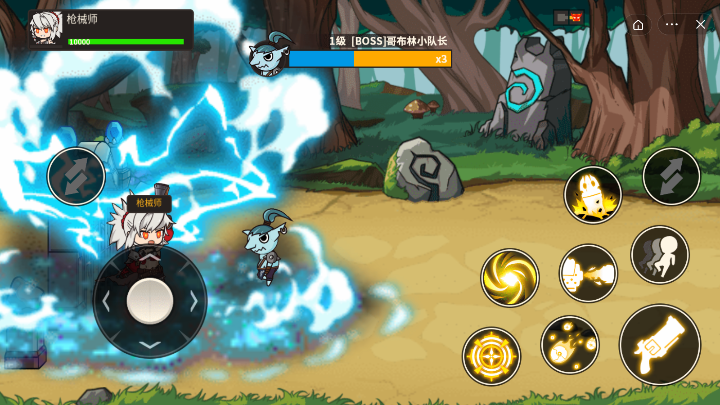Image resolution: width=720 pixels, height=405 pixels.
Task: Click the virtual joystick center knob
Action: pyautogui.click(x=150, y=301)
